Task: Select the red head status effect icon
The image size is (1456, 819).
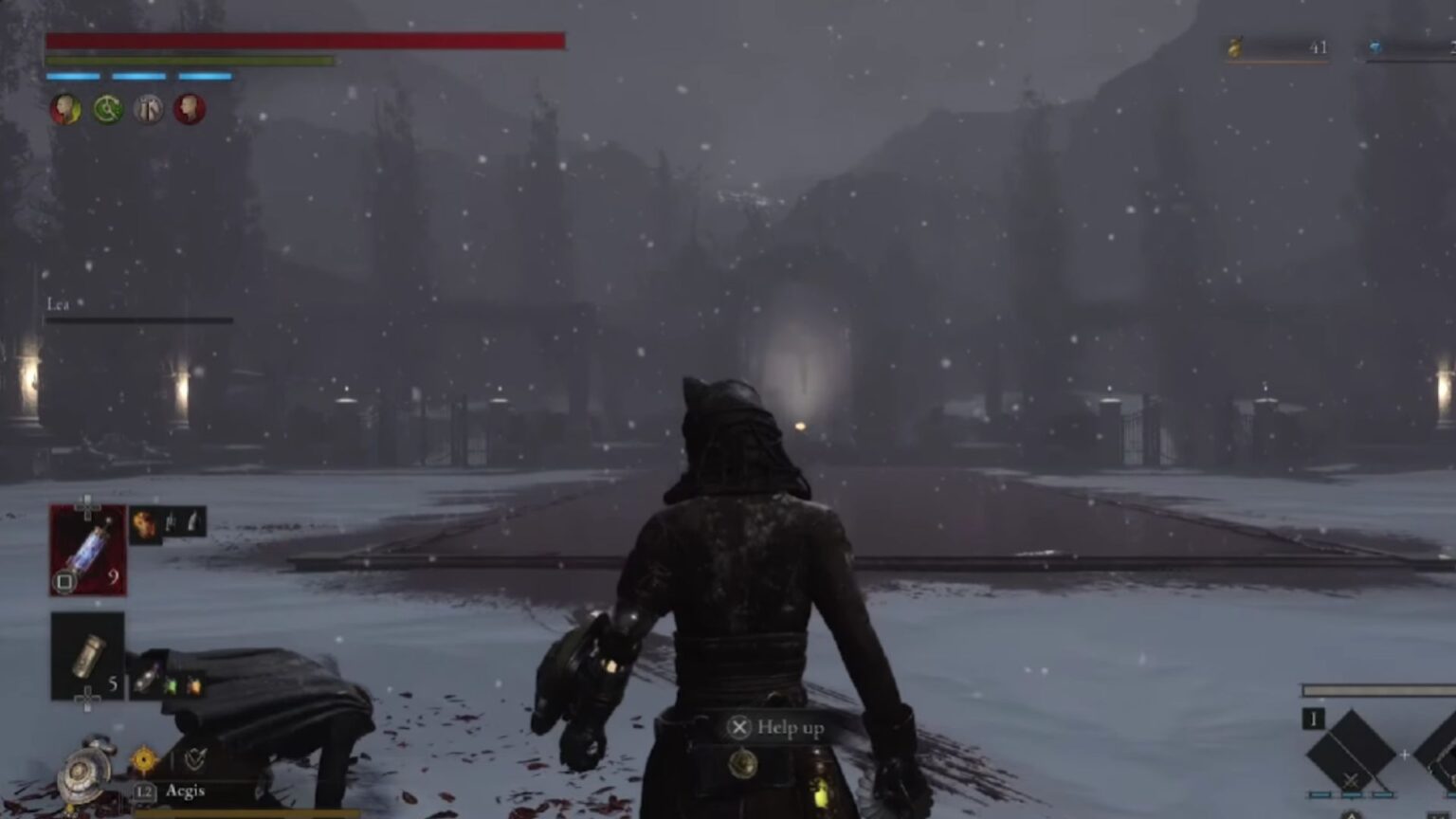Action: tap(189, 108)
